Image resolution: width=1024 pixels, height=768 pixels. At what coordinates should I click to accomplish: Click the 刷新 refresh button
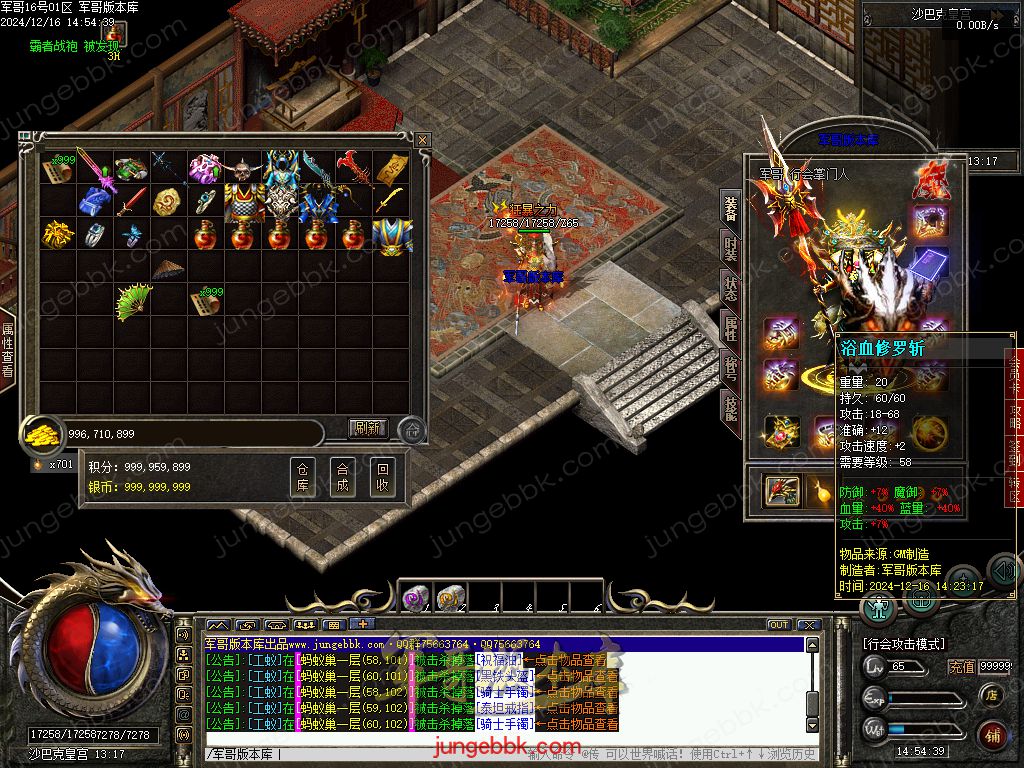(368, 429)
